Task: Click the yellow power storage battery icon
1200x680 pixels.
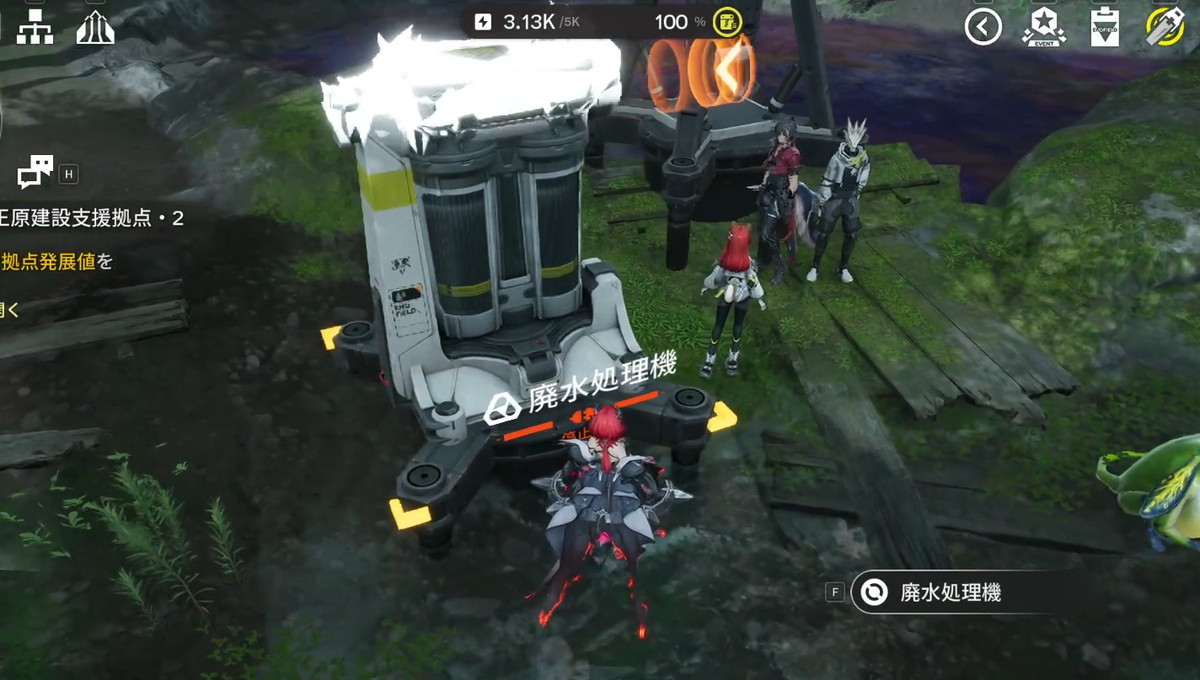Action: coord(727,22)
